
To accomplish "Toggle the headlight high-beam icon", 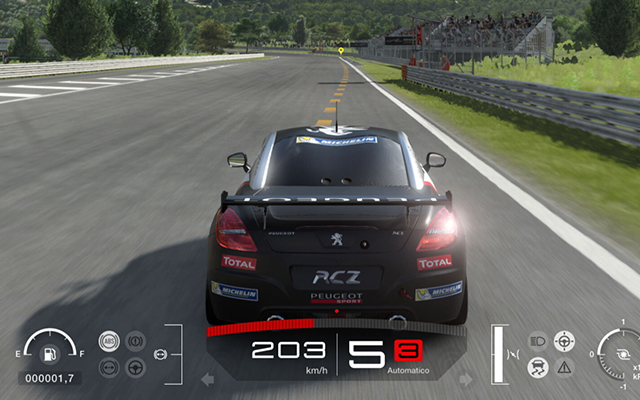I will pos(538,341).
